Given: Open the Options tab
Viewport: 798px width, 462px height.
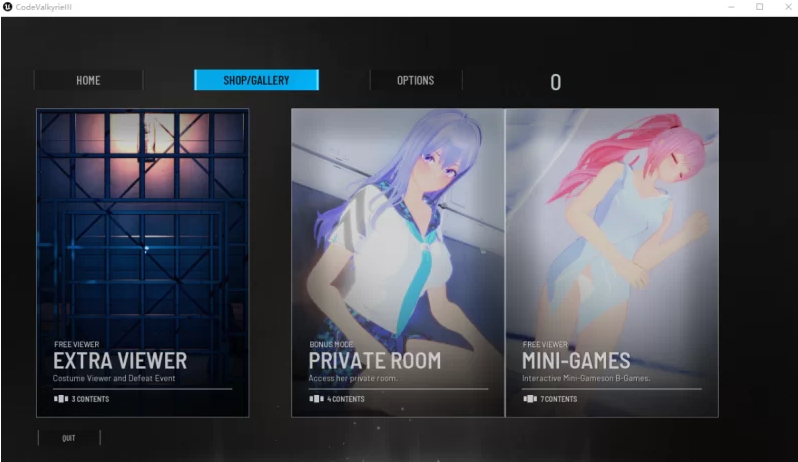Looking at the screenshot, I should coord(415,80).
